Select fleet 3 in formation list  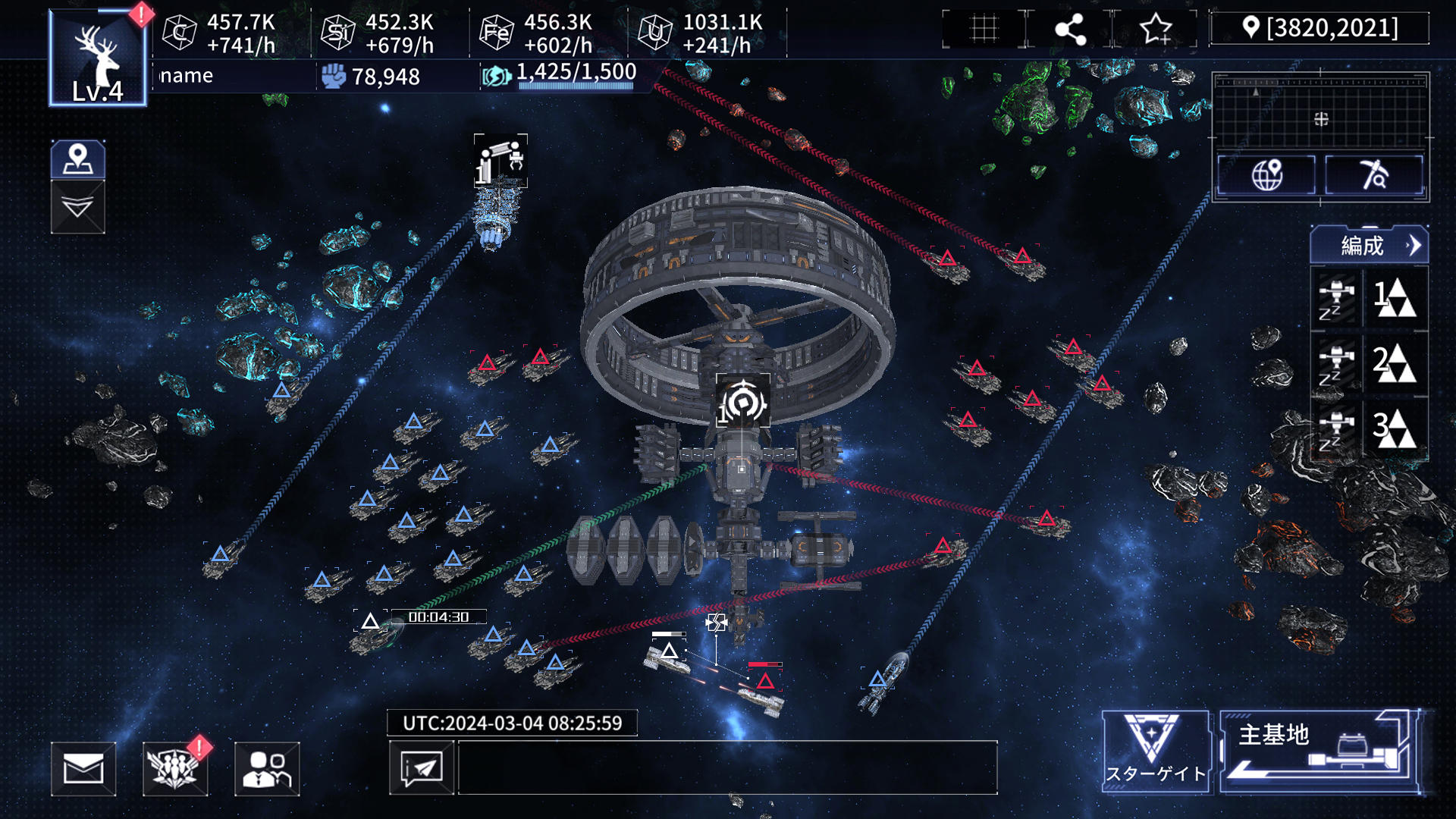click(x=1370, y=428)
